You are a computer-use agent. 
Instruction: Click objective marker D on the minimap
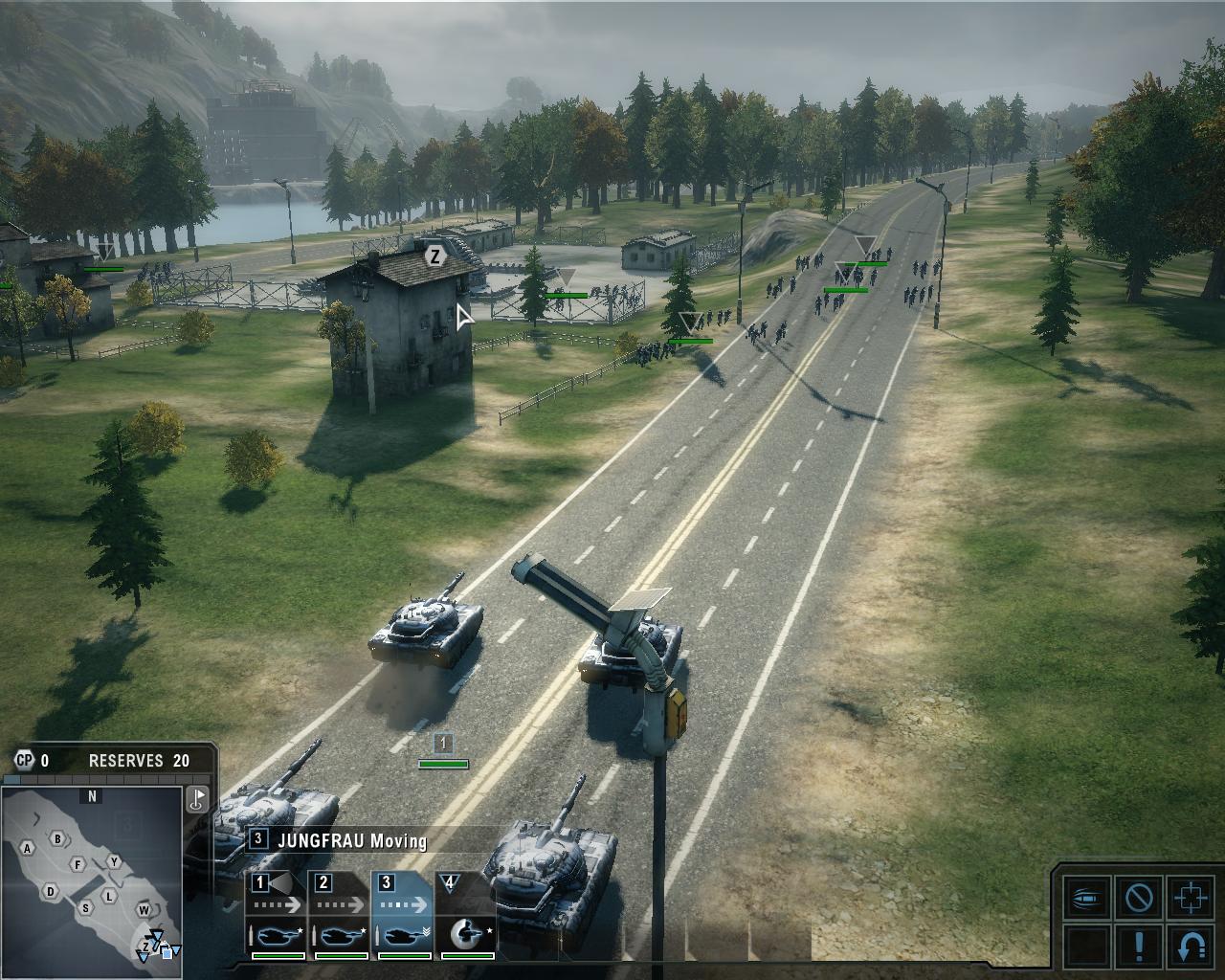coord(51,892)
